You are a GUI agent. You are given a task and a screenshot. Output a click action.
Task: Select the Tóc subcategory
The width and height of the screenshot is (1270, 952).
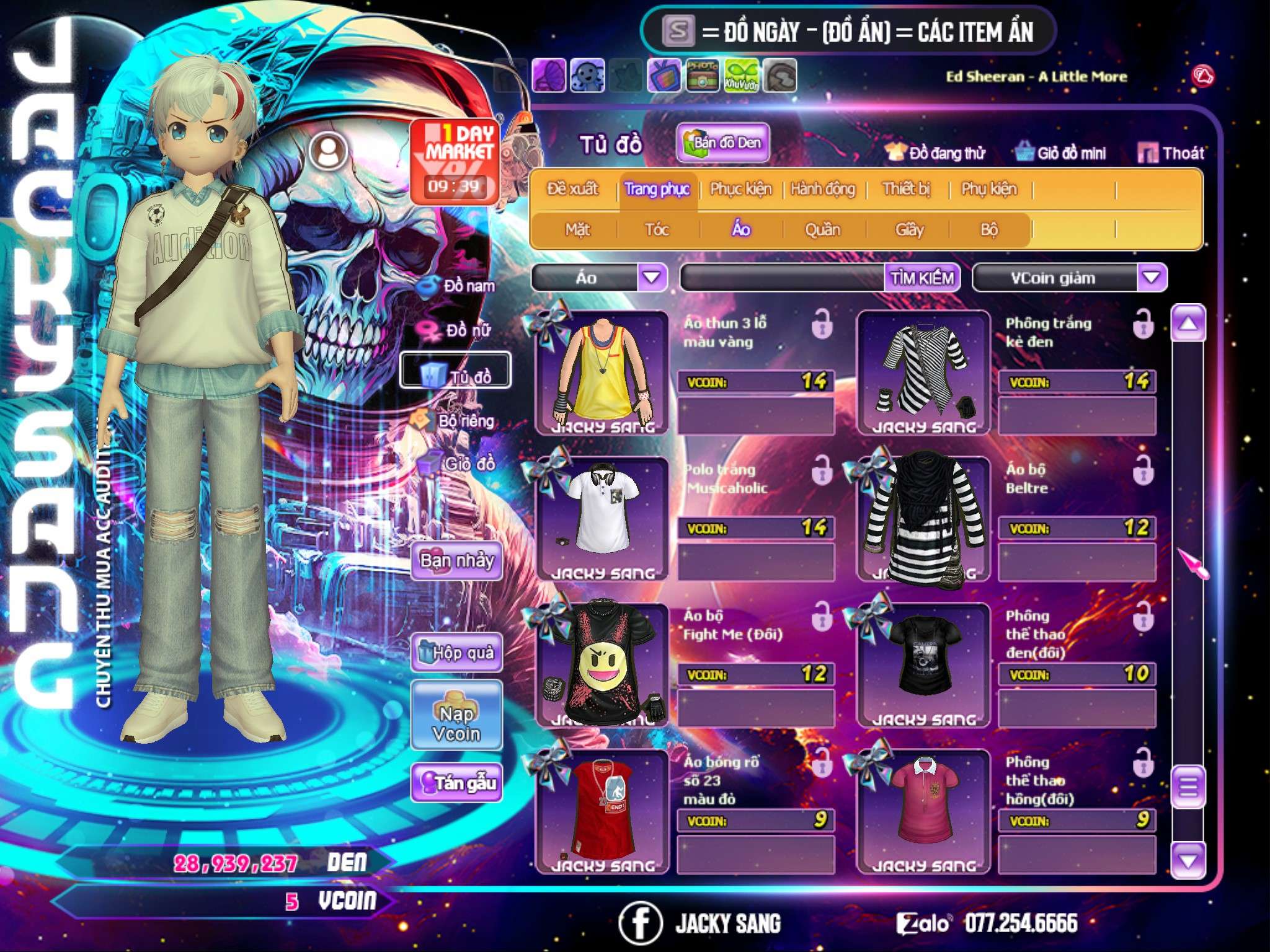[x=657, y=230]
